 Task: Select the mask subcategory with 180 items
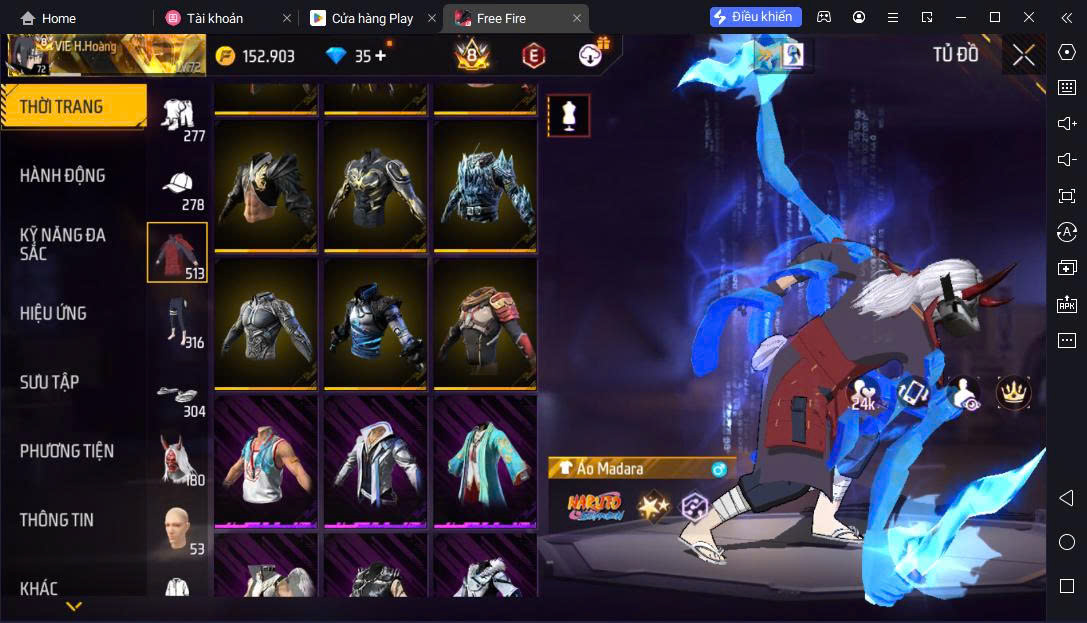tap(178, 462)
